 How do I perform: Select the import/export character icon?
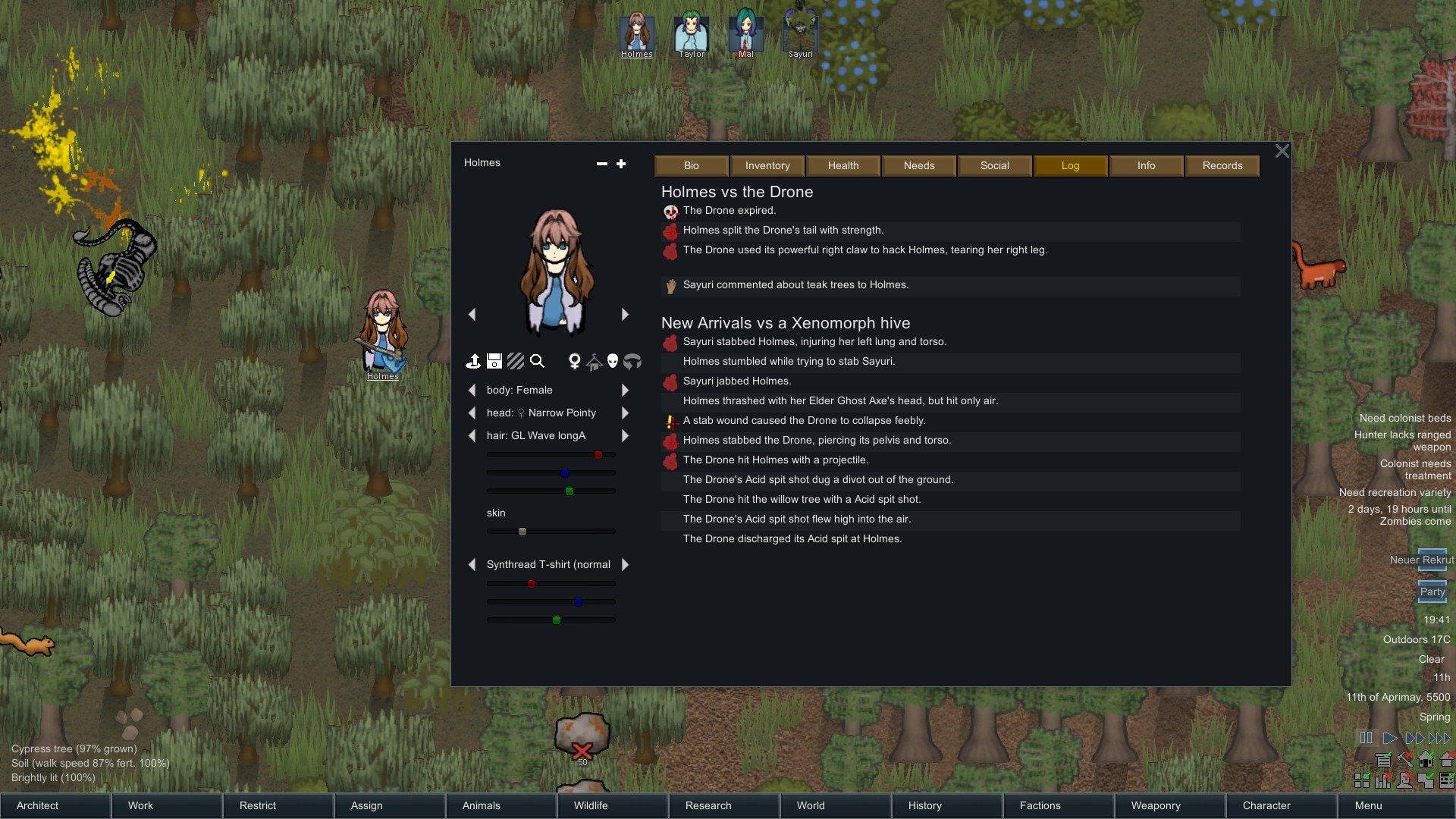point(474,362)
